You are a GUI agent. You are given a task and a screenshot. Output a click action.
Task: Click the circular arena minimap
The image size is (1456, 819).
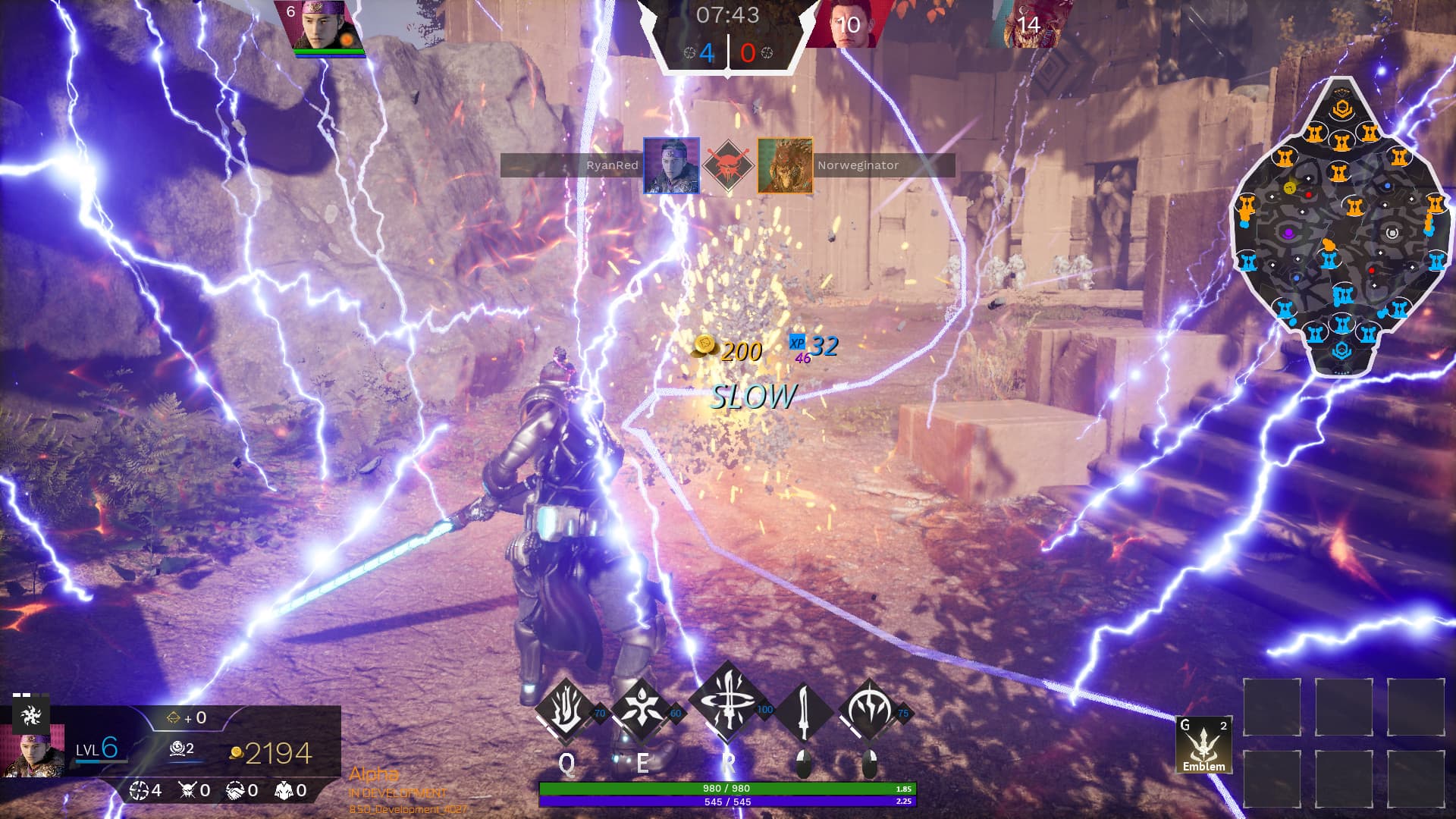(1341, 227)
